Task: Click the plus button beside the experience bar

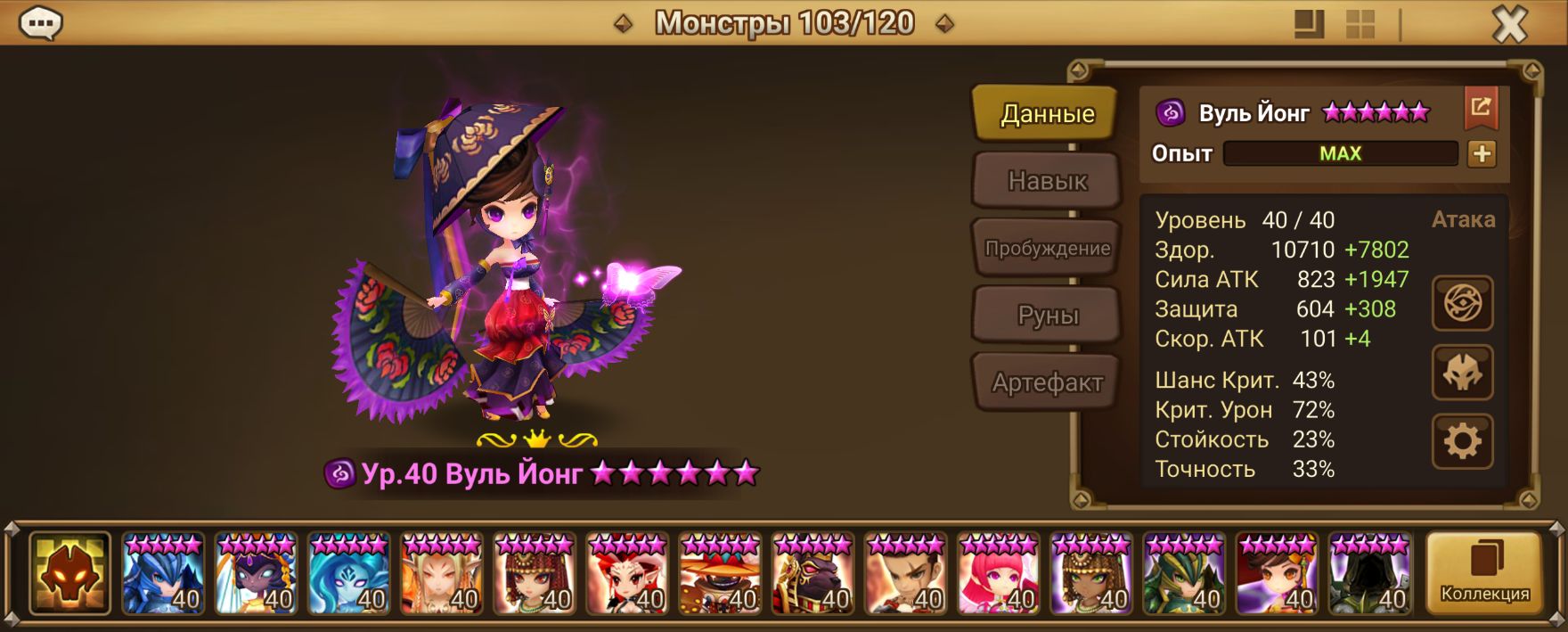Action: [x=1482, y=154]
